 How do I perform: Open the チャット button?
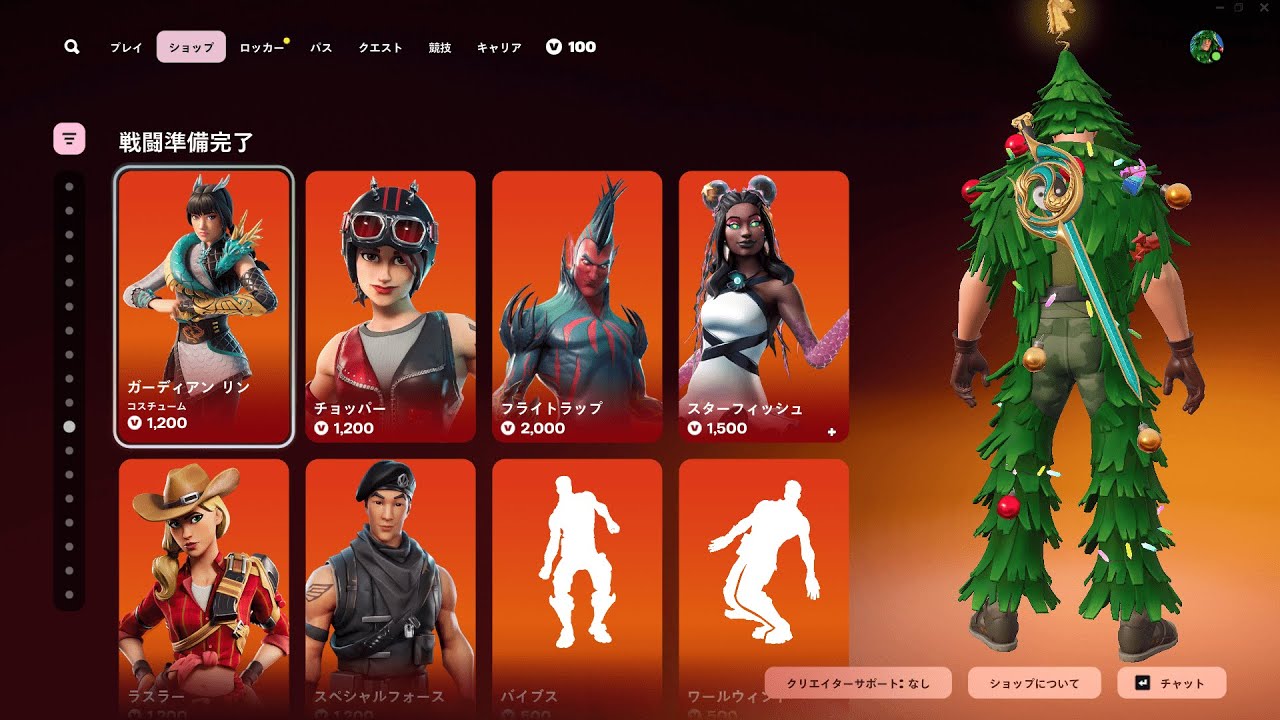[x=1171, y=684]
